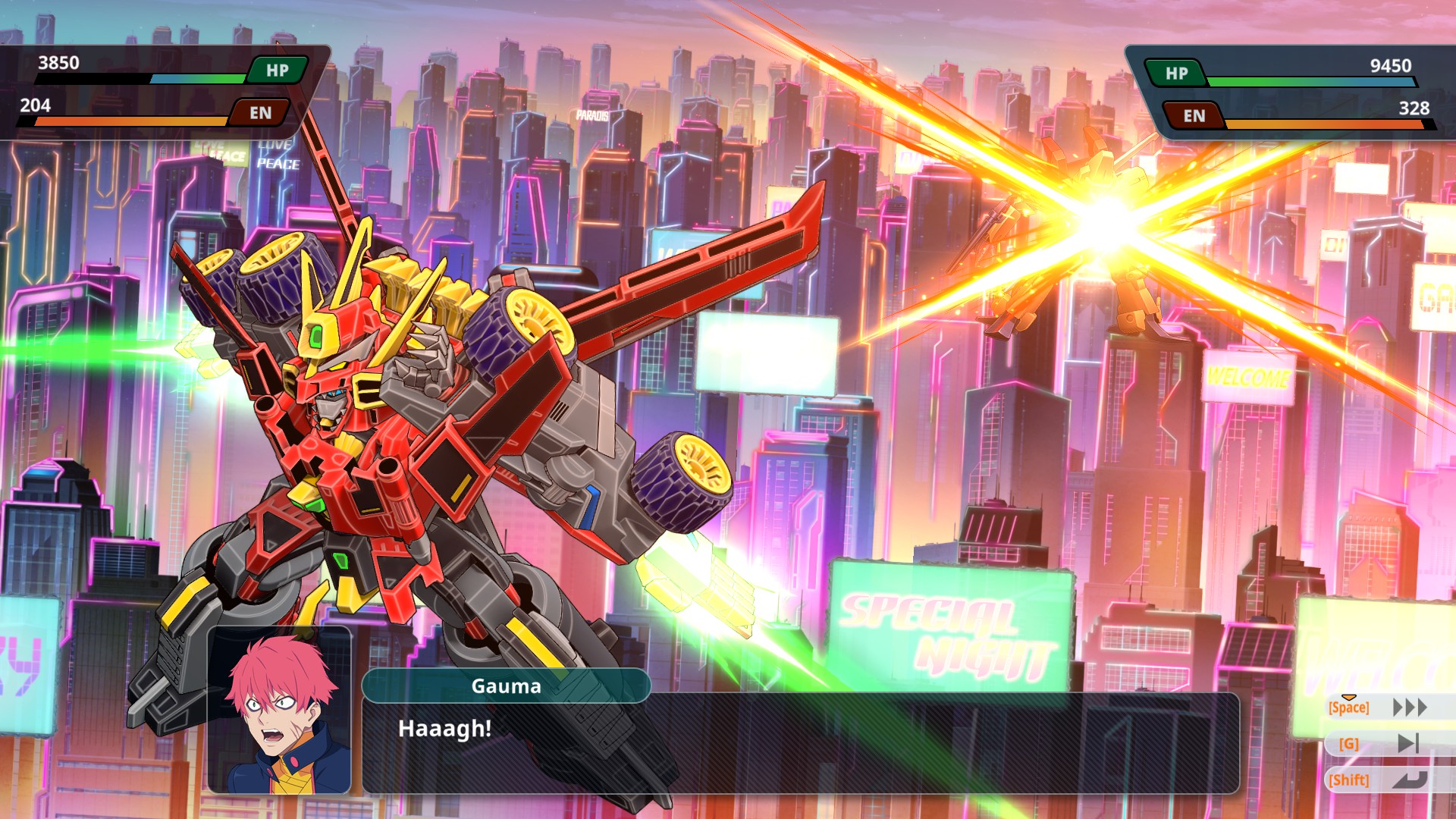Advance Gauma's "Haaagh!" dialogue box
Image resolution: width=1456 pixels, height=819 pixels.
800,743
